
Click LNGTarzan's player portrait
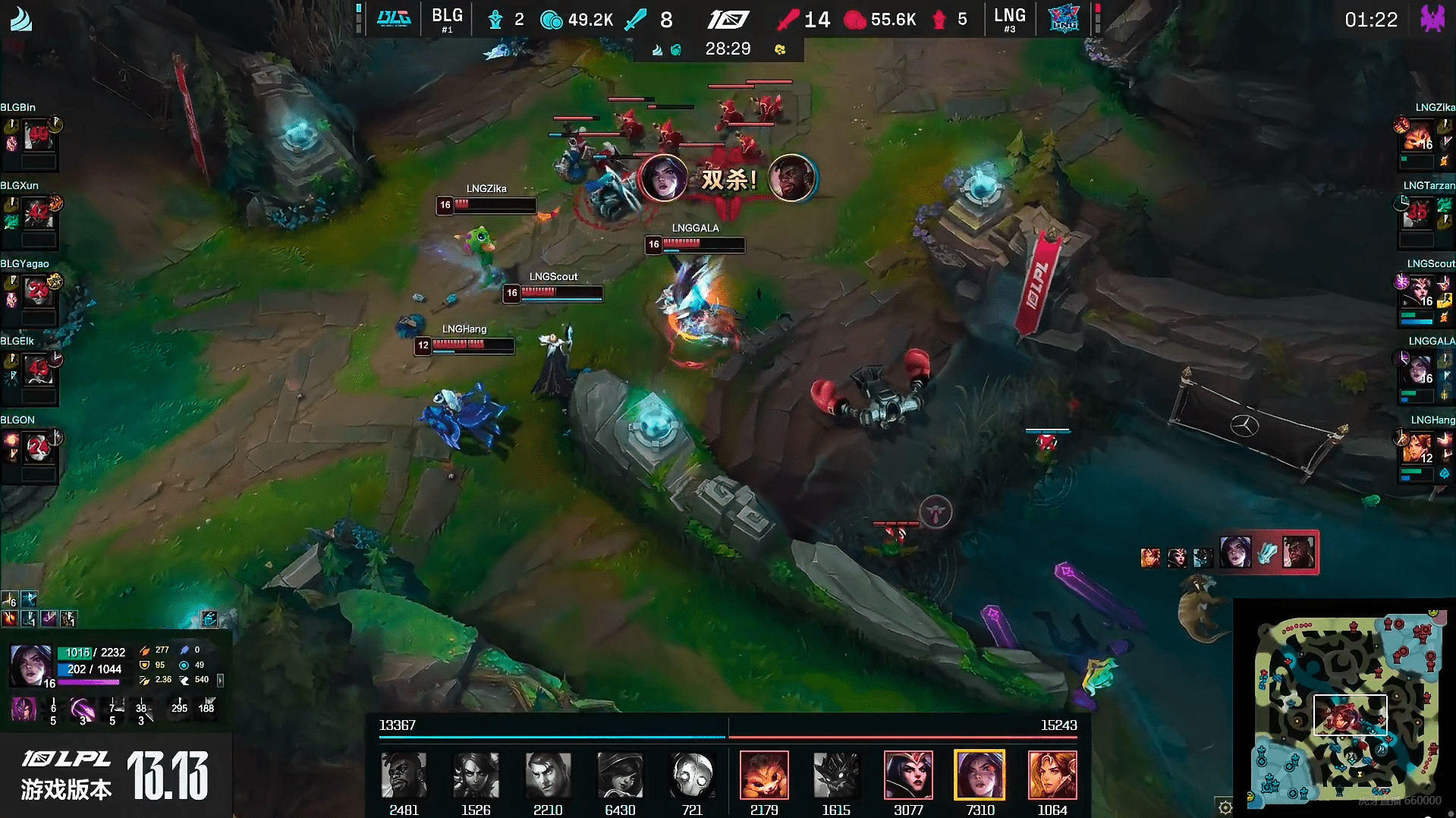click(1417, 214)
